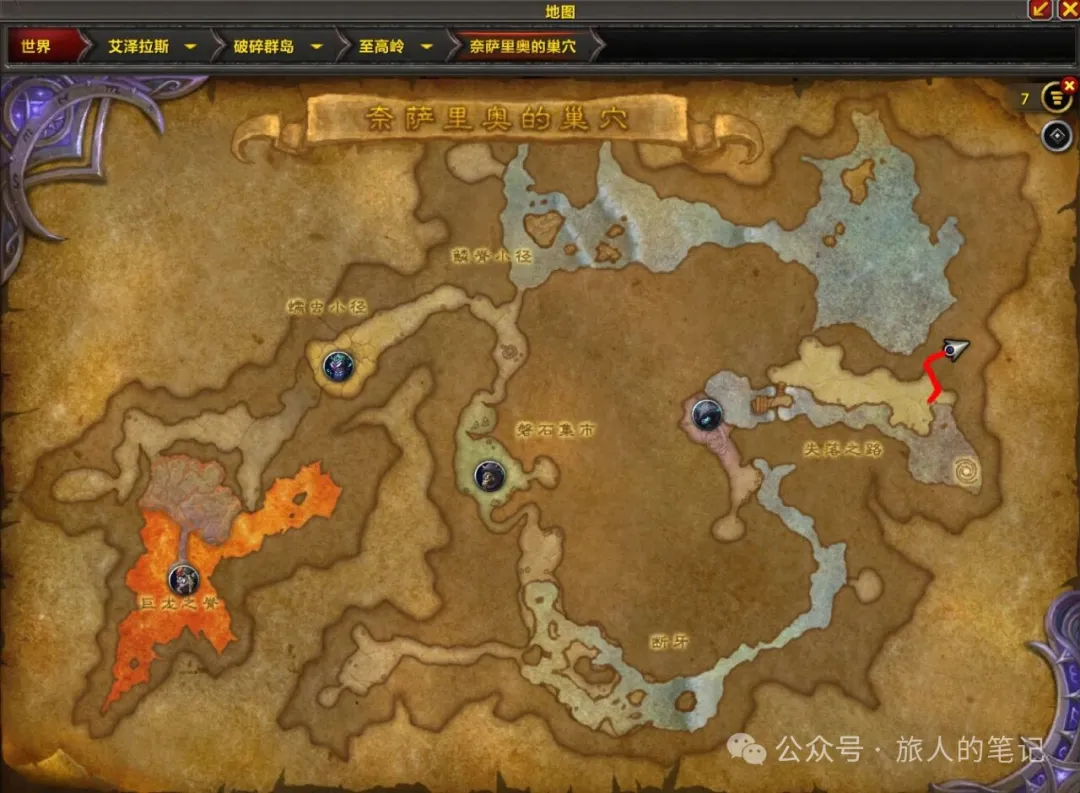1080x793 pixels.
Task: Navigate to the 破碎群岛 map
Action: click(264, 46)
